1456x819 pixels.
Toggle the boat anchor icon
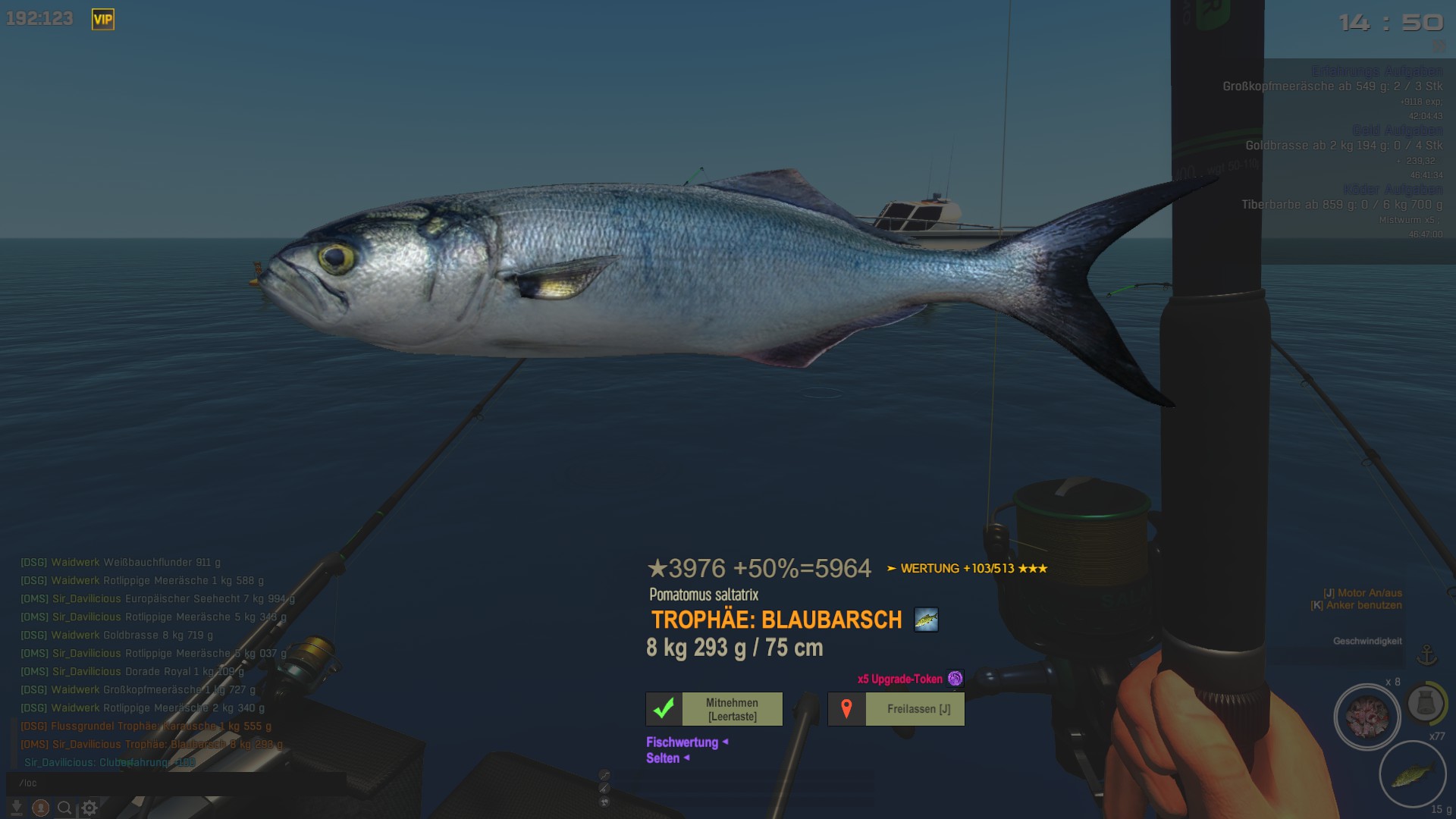click(x=1427, y=654)
